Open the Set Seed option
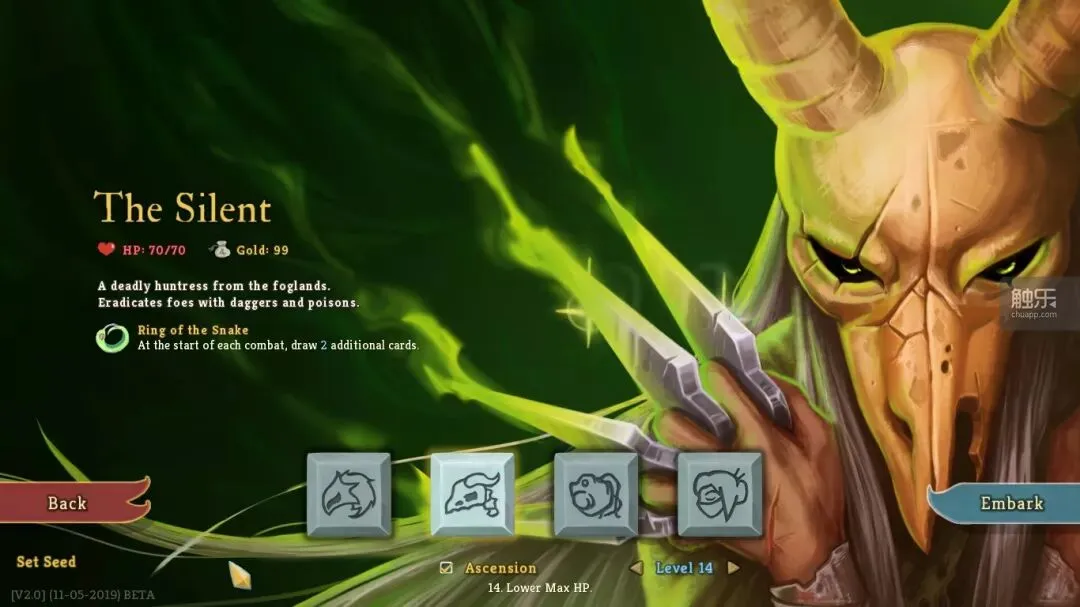 click(x=46, y=562)
